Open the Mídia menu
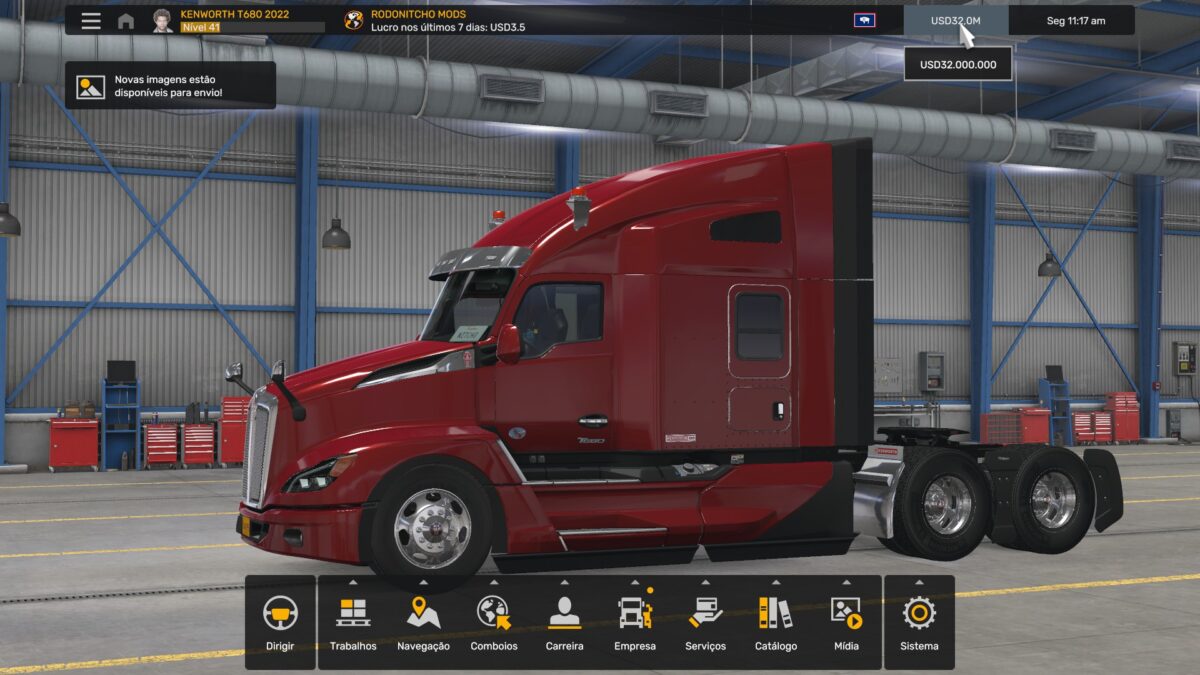This screenshot has height=675, width=1200. coord(846,622)
